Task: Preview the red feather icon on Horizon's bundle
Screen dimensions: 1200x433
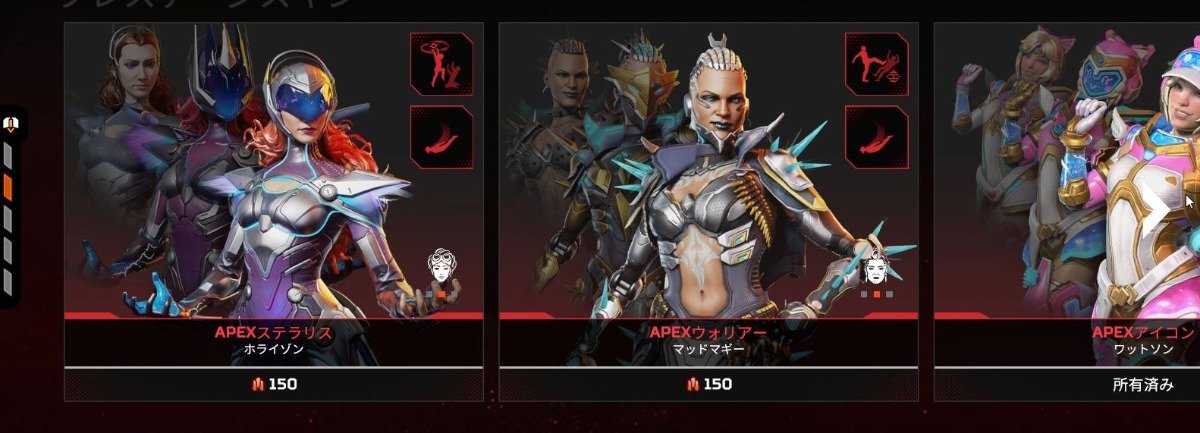Action: tap(441, 136)
